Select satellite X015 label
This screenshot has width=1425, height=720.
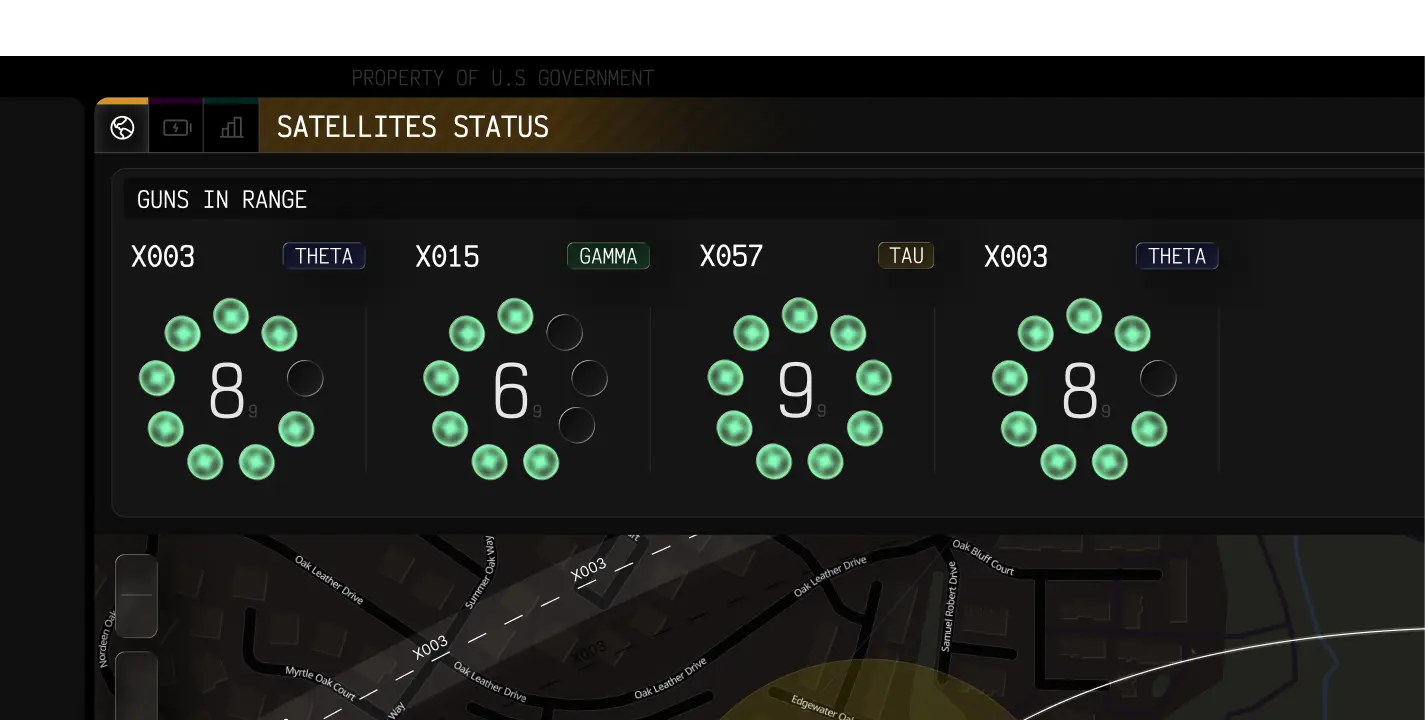pos(447,257)
